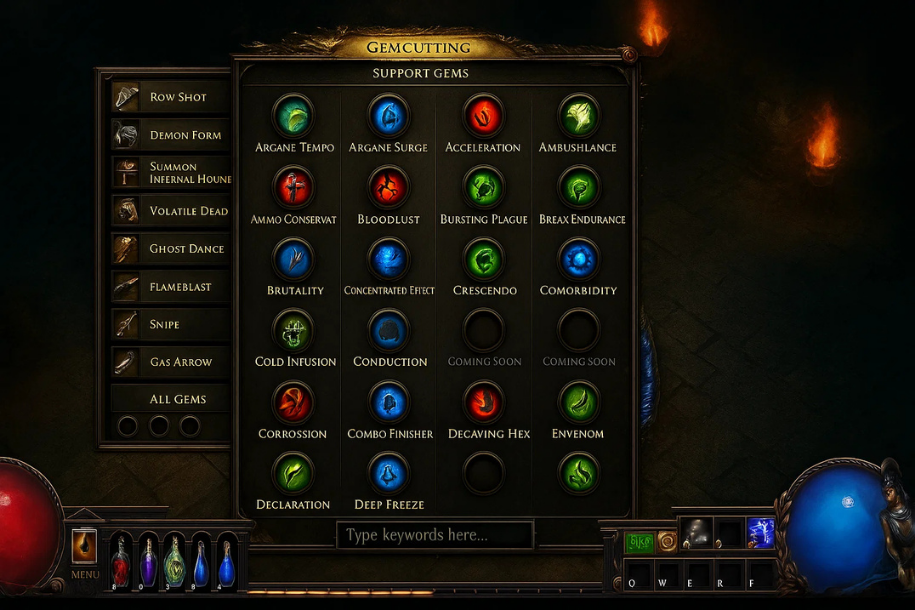Select Summon Infernal Hound entry

coord(170,173)
